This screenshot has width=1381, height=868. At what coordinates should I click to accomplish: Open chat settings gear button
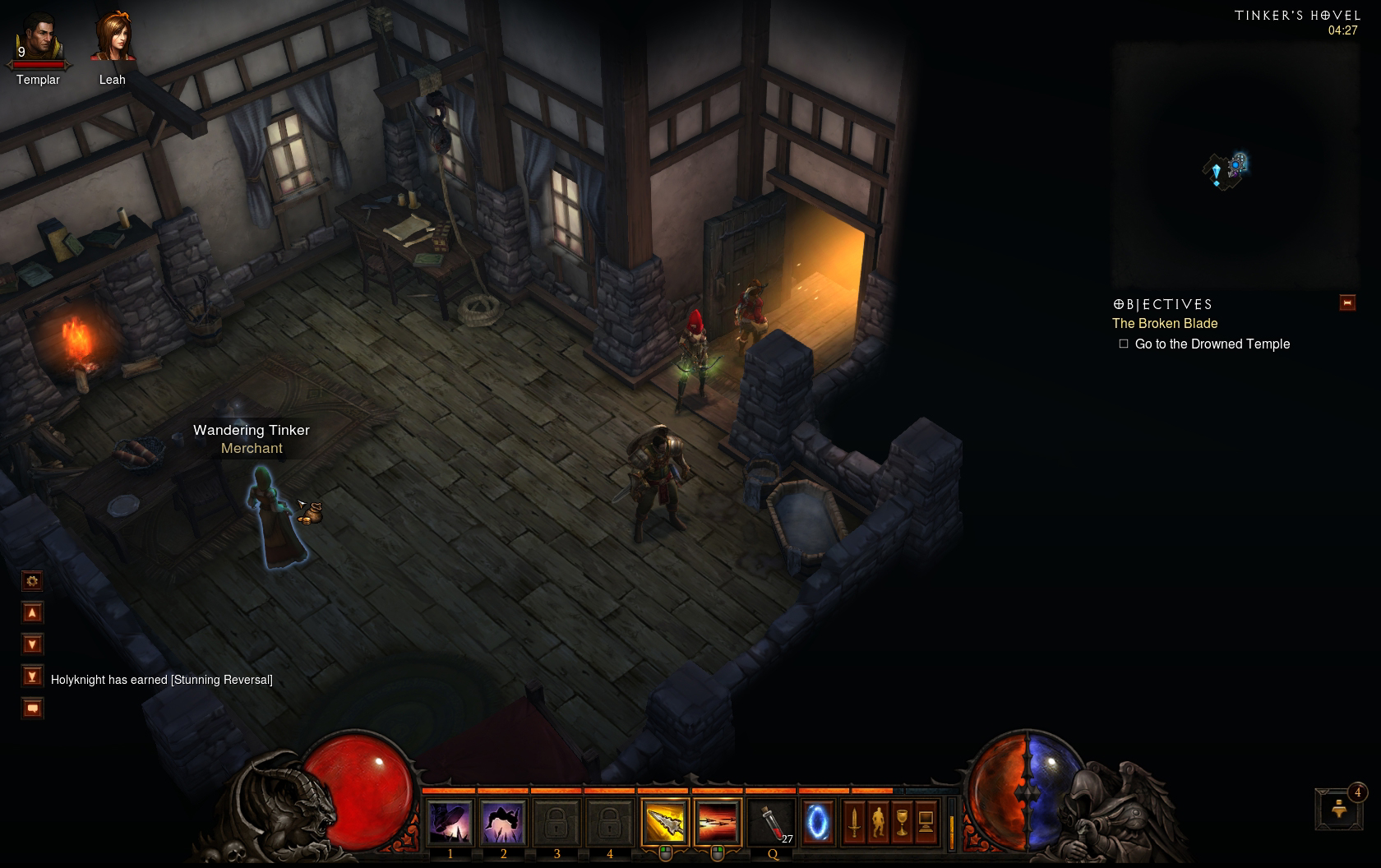tap(32, 581)
